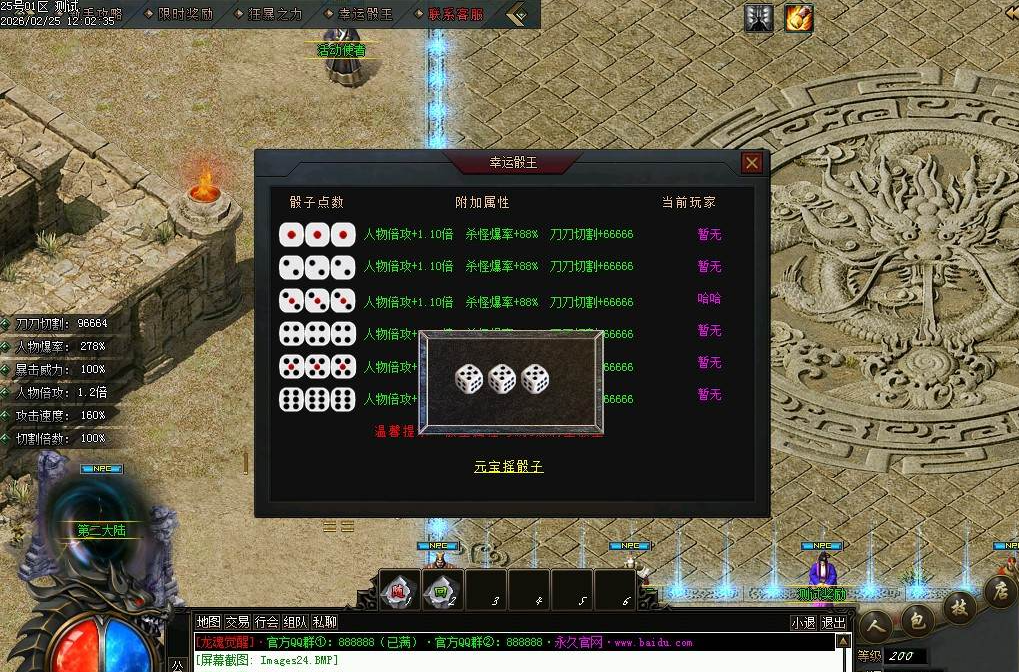Open 联系客服 customer service

click(x=455, y=14)
